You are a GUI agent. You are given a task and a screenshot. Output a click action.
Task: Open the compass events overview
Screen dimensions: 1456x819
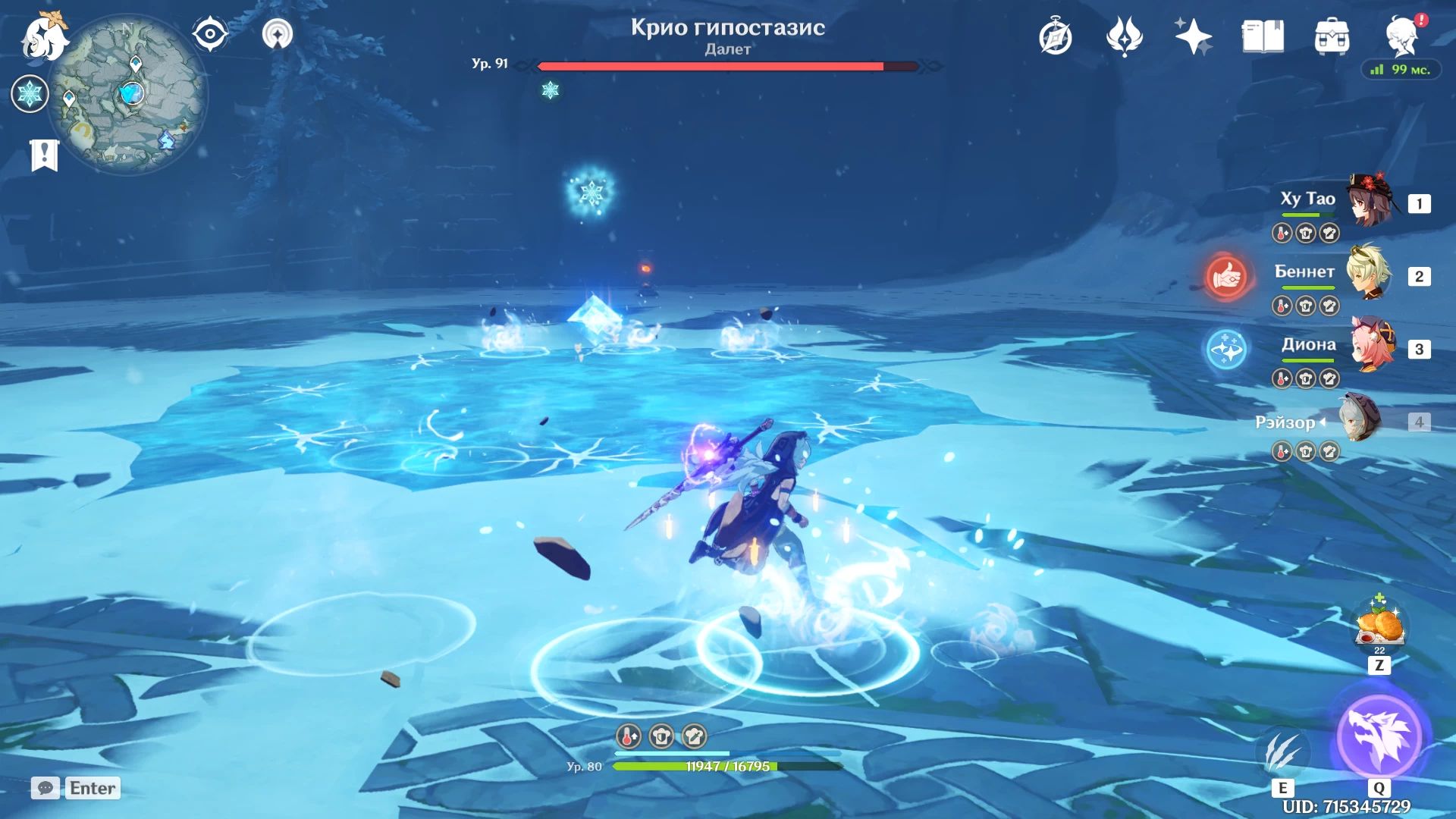pyautogui.click(x=1056, y=37)
